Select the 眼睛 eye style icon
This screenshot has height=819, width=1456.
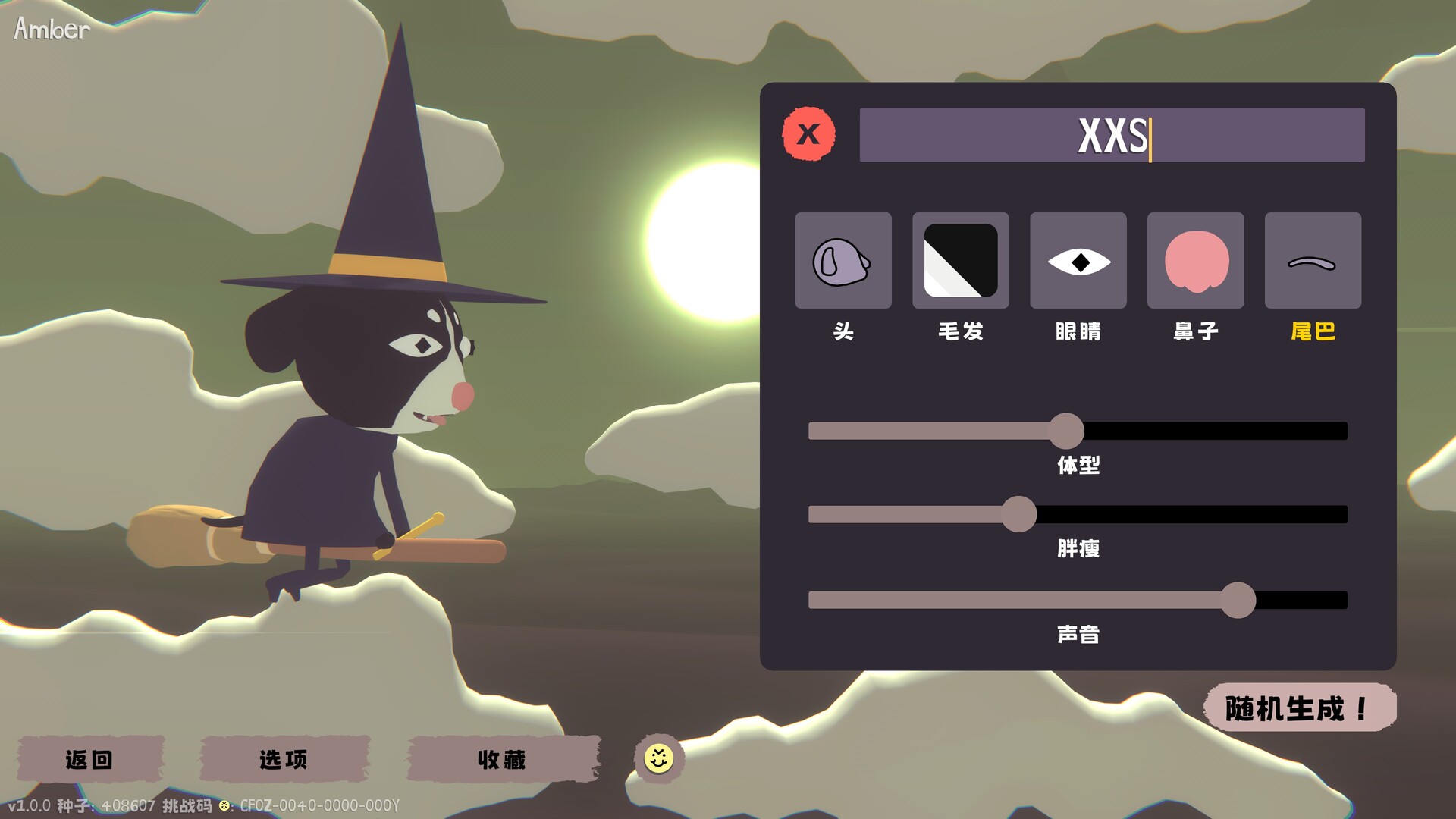point(1078,260)
